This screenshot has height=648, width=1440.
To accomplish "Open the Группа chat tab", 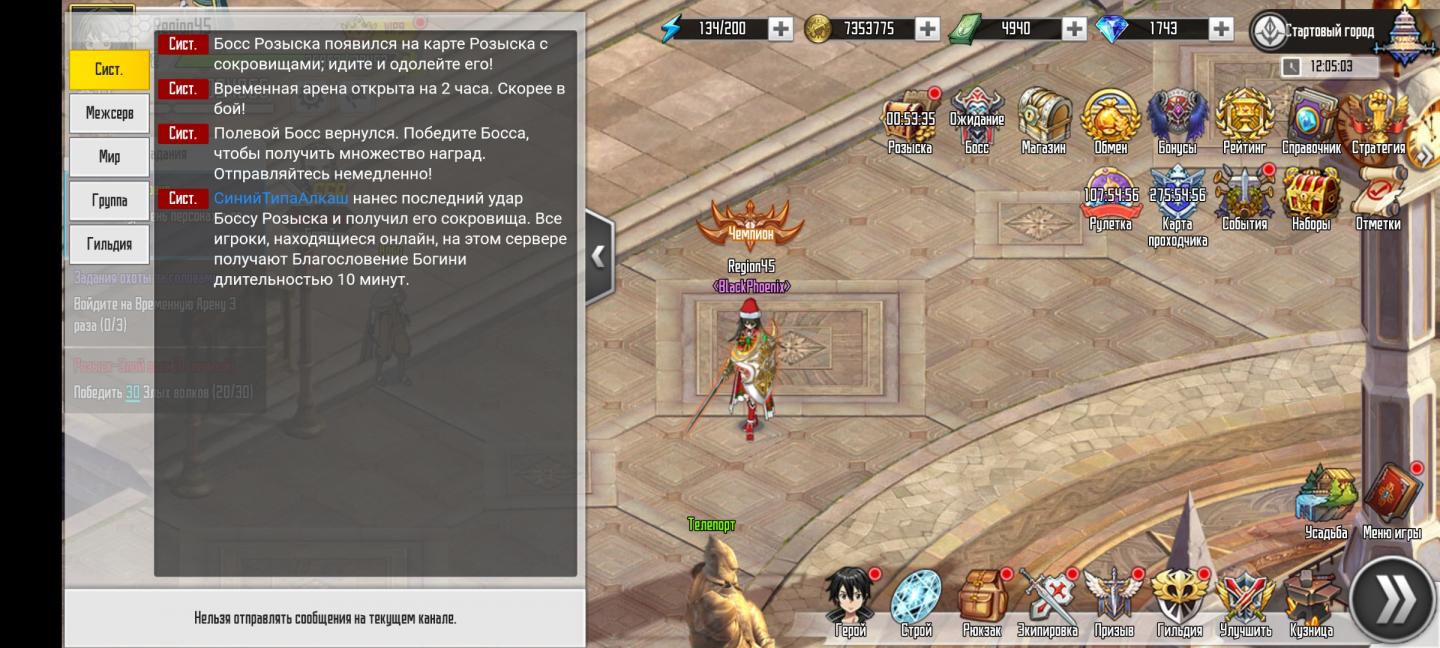I will point(109,200).
